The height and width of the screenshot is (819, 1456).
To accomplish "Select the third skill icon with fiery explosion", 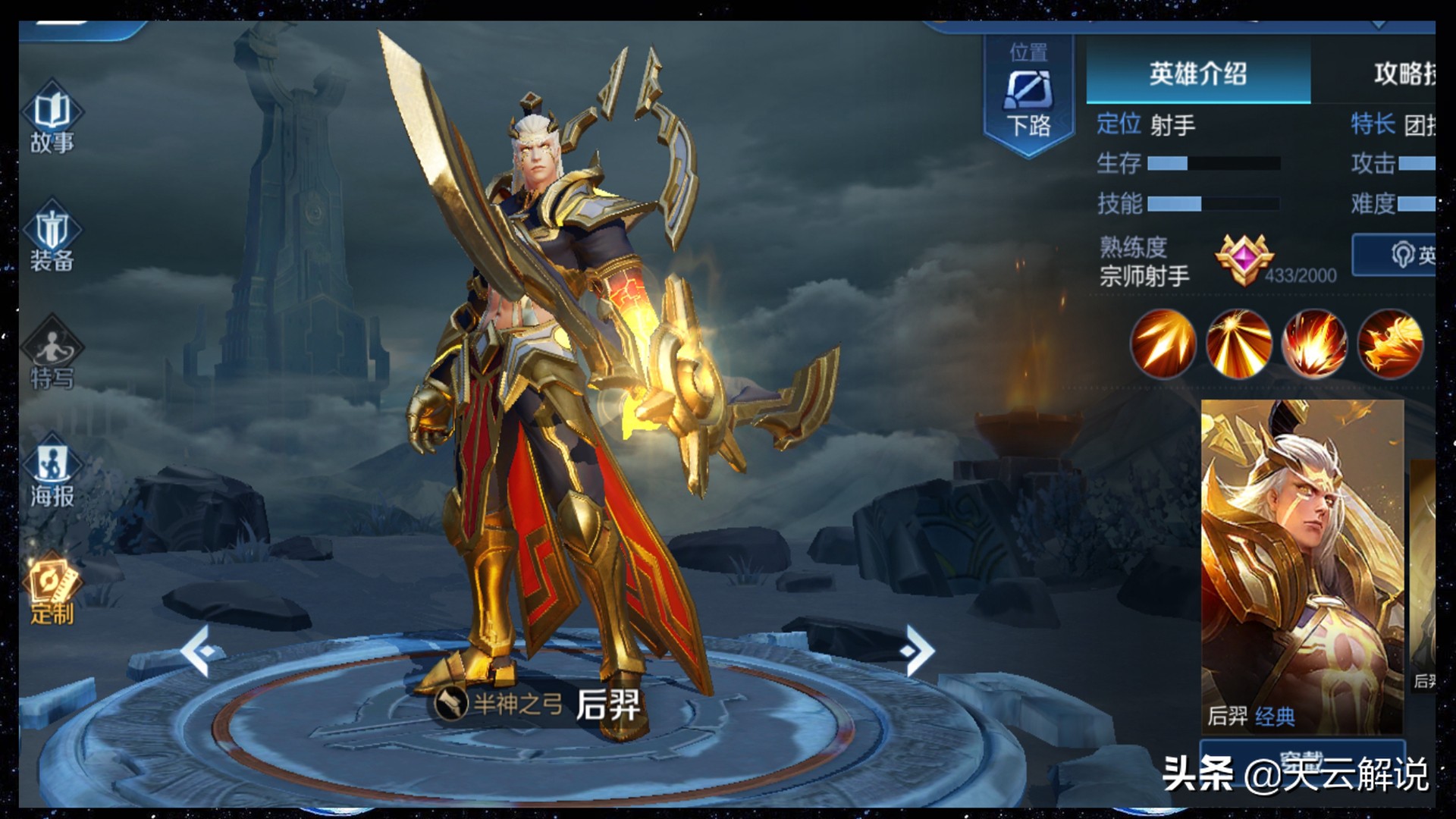I will (x=1314, y=344).
